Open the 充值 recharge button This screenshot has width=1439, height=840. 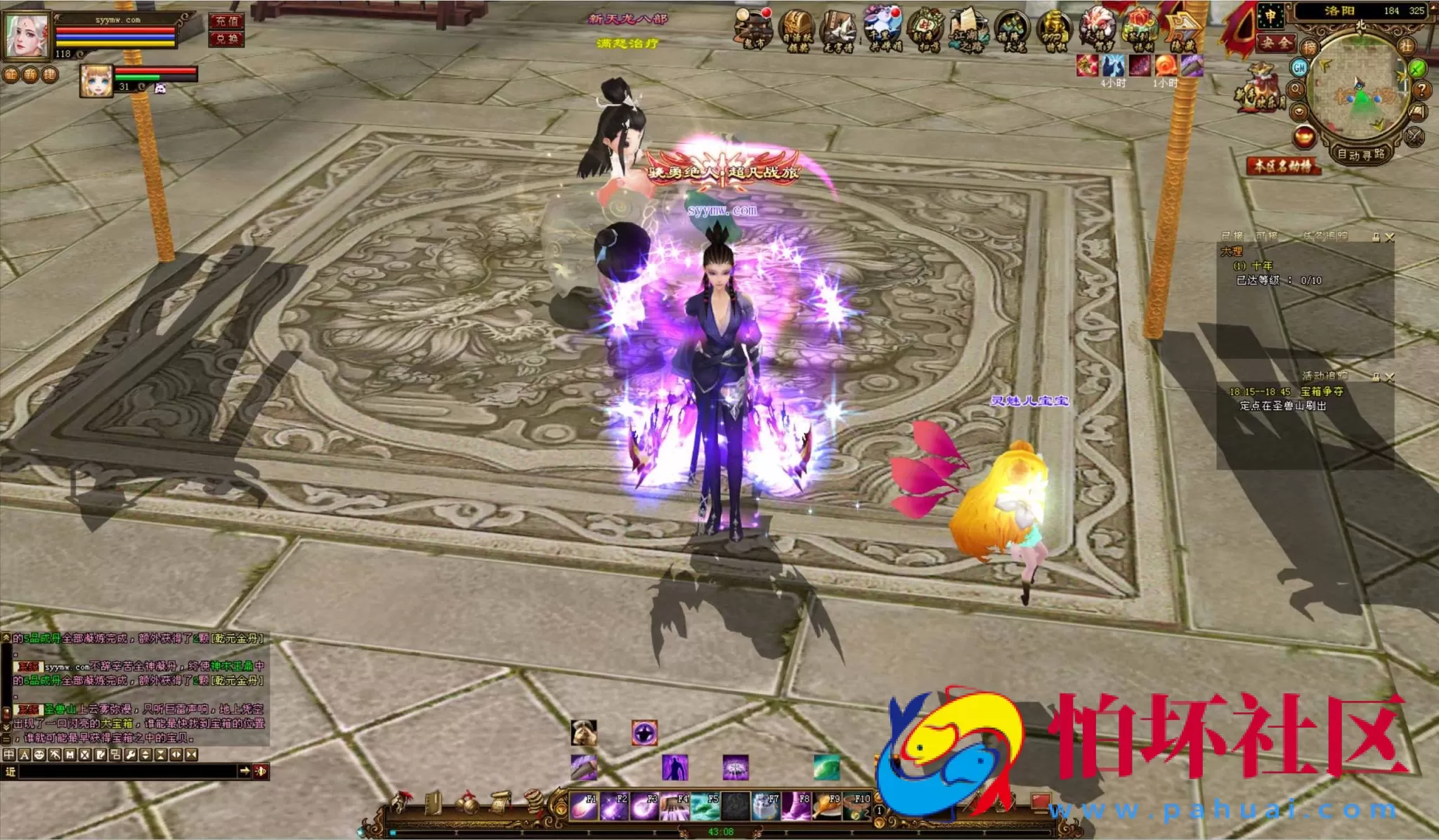click(226, 21)
